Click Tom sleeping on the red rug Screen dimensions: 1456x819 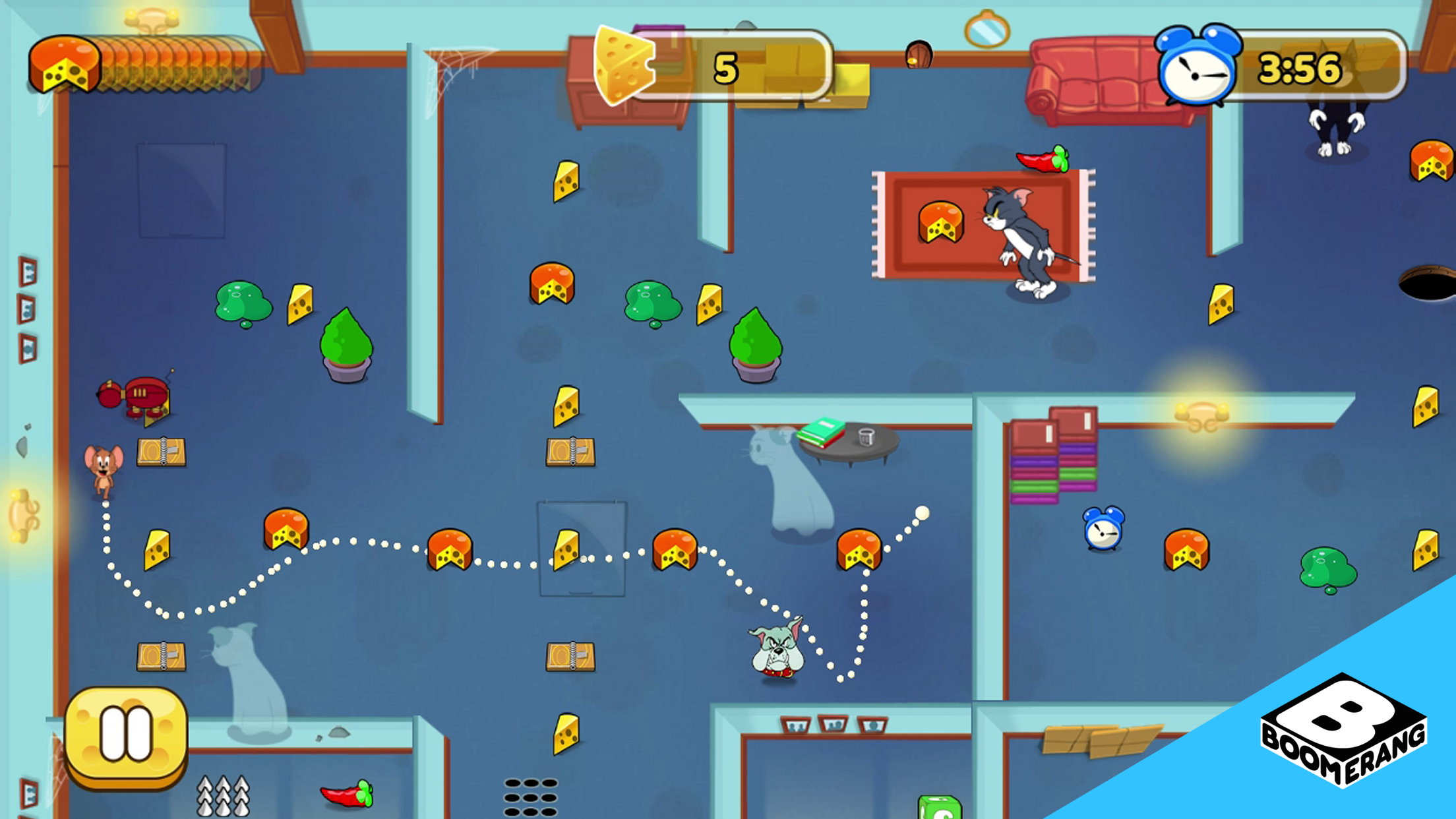[x=1019, y=237]
